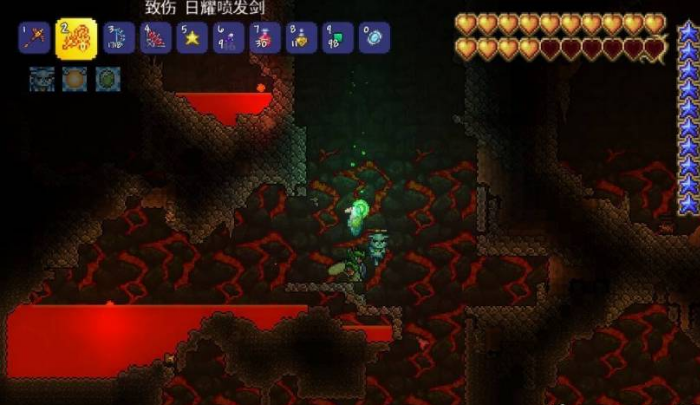Click the blue face buff icon
The width and height of the screenshot is (700, 405).
[42, 78]
